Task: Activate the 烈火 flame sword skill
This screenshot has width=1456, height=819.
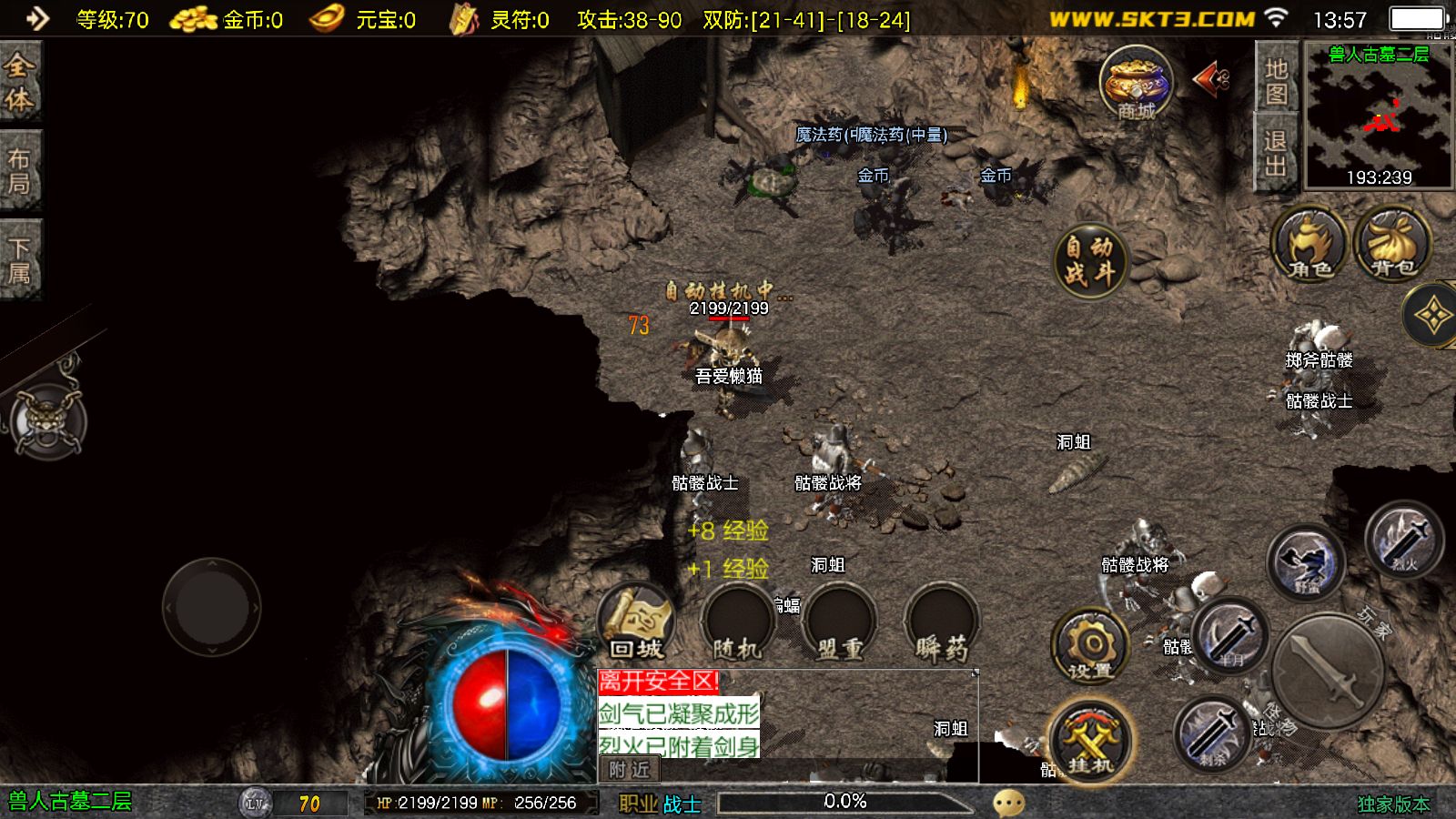Action: (x=1404, y=539)
